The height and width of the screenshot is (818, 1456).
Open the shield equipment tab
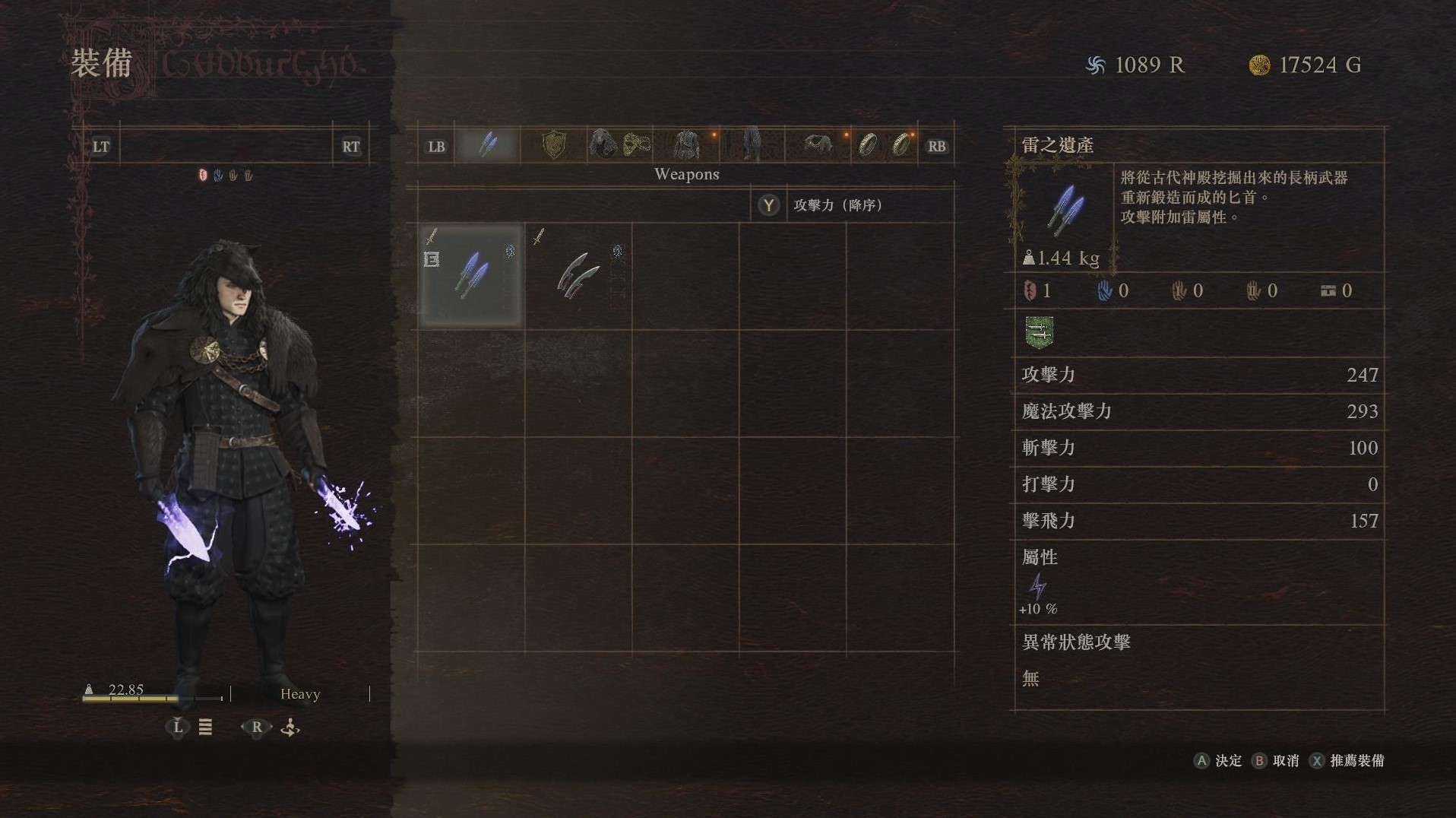[554, 144]
